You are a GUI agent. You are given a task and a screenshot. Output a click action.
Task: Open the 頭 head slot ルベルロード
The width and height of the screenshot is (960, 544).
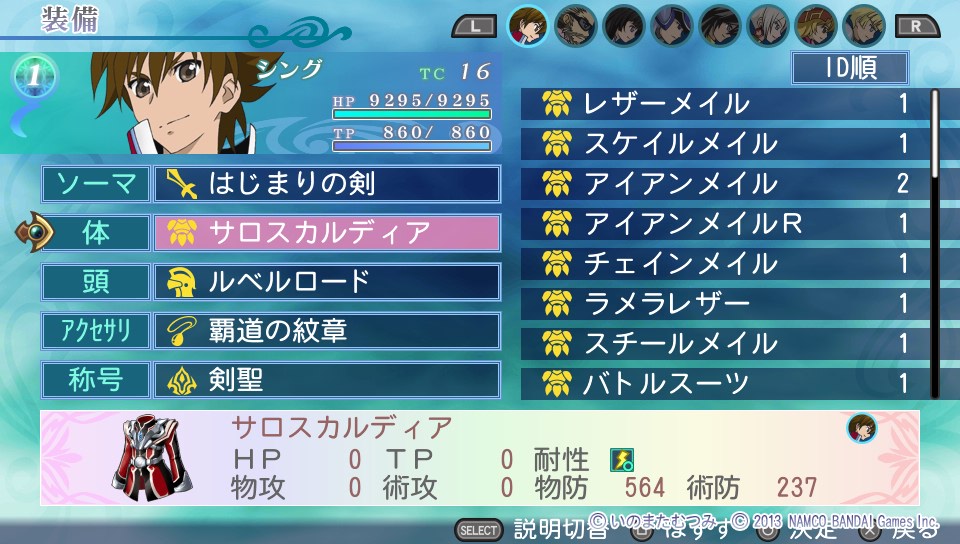click(326, 281)
